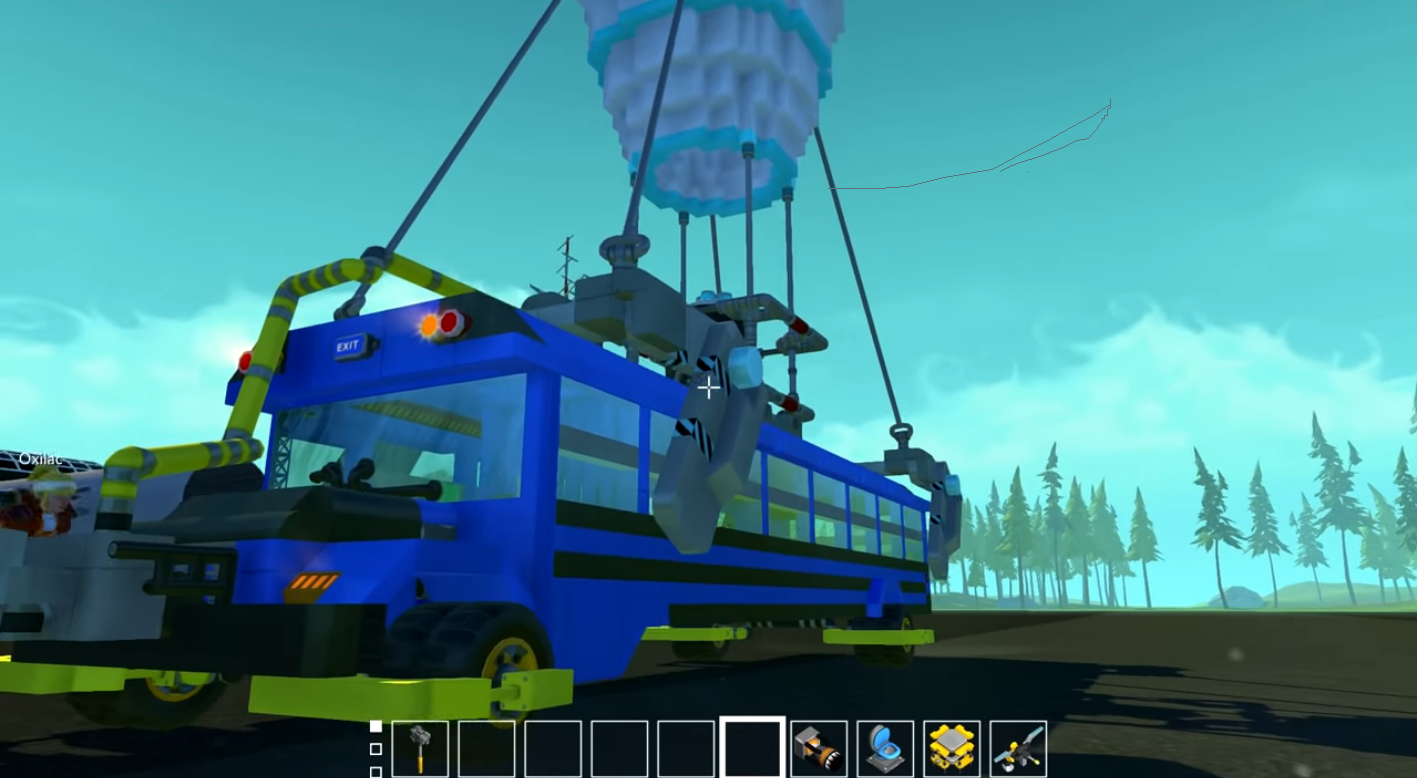Click the currently highlighted sixth hotbar slot
The width and height of the screenshot is (1417, 778).
(x=751, y=748)
